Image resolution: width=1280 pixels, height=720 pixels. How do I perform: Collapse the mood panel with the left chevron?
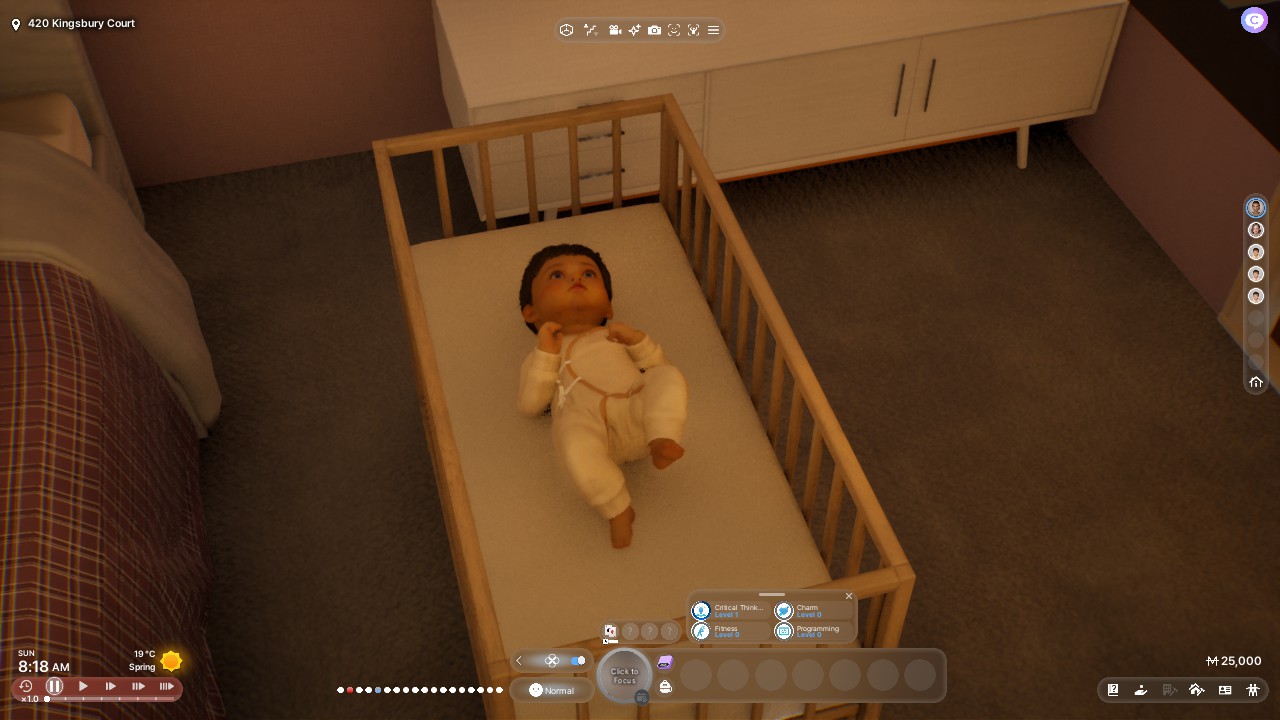[x=519, y=660]
